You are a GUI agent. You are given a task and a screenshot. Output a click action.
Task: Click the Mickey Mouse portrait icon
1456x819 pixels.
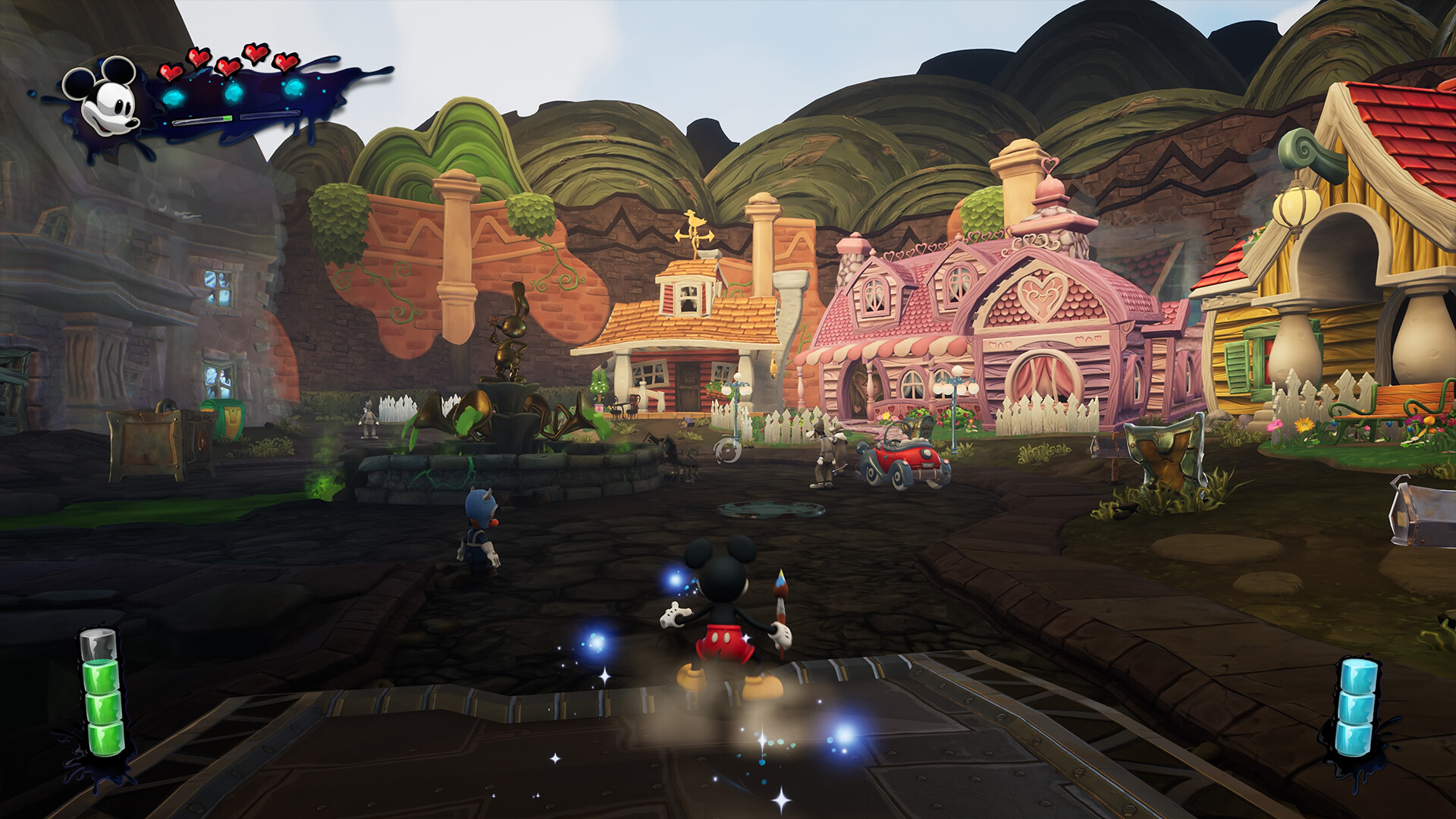pos(105,99)
